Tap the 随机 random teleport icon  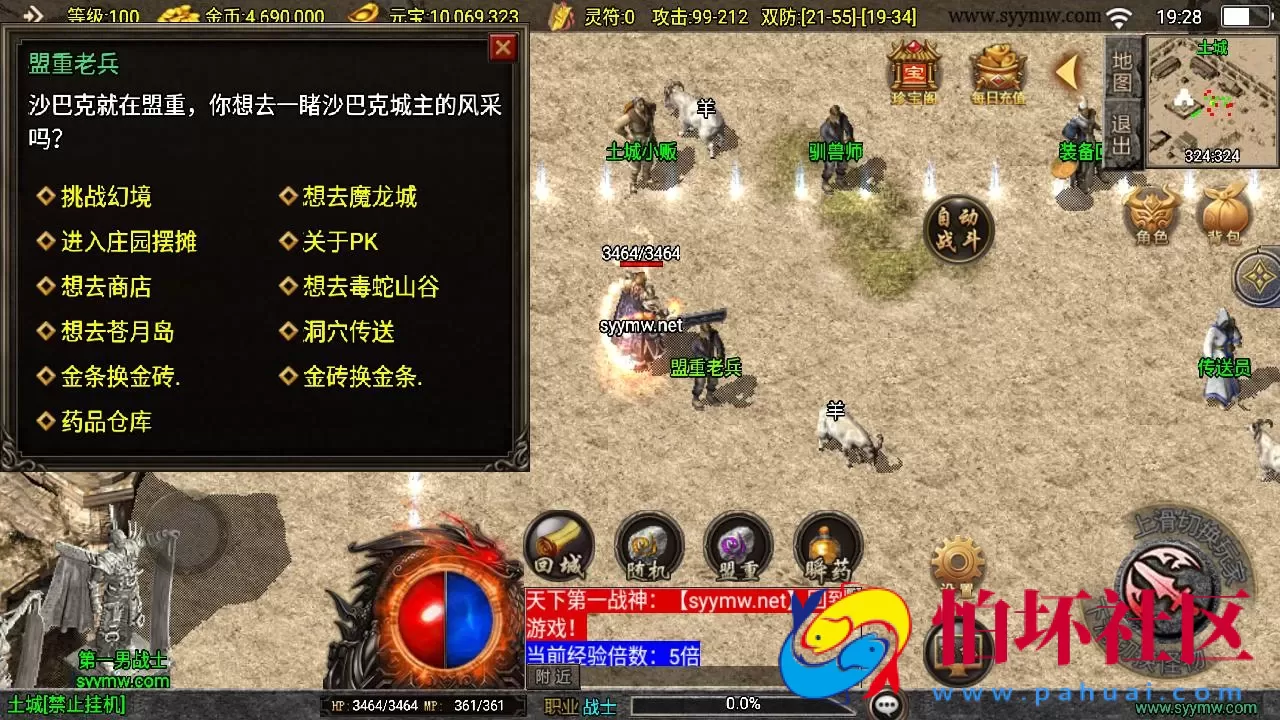647,545
